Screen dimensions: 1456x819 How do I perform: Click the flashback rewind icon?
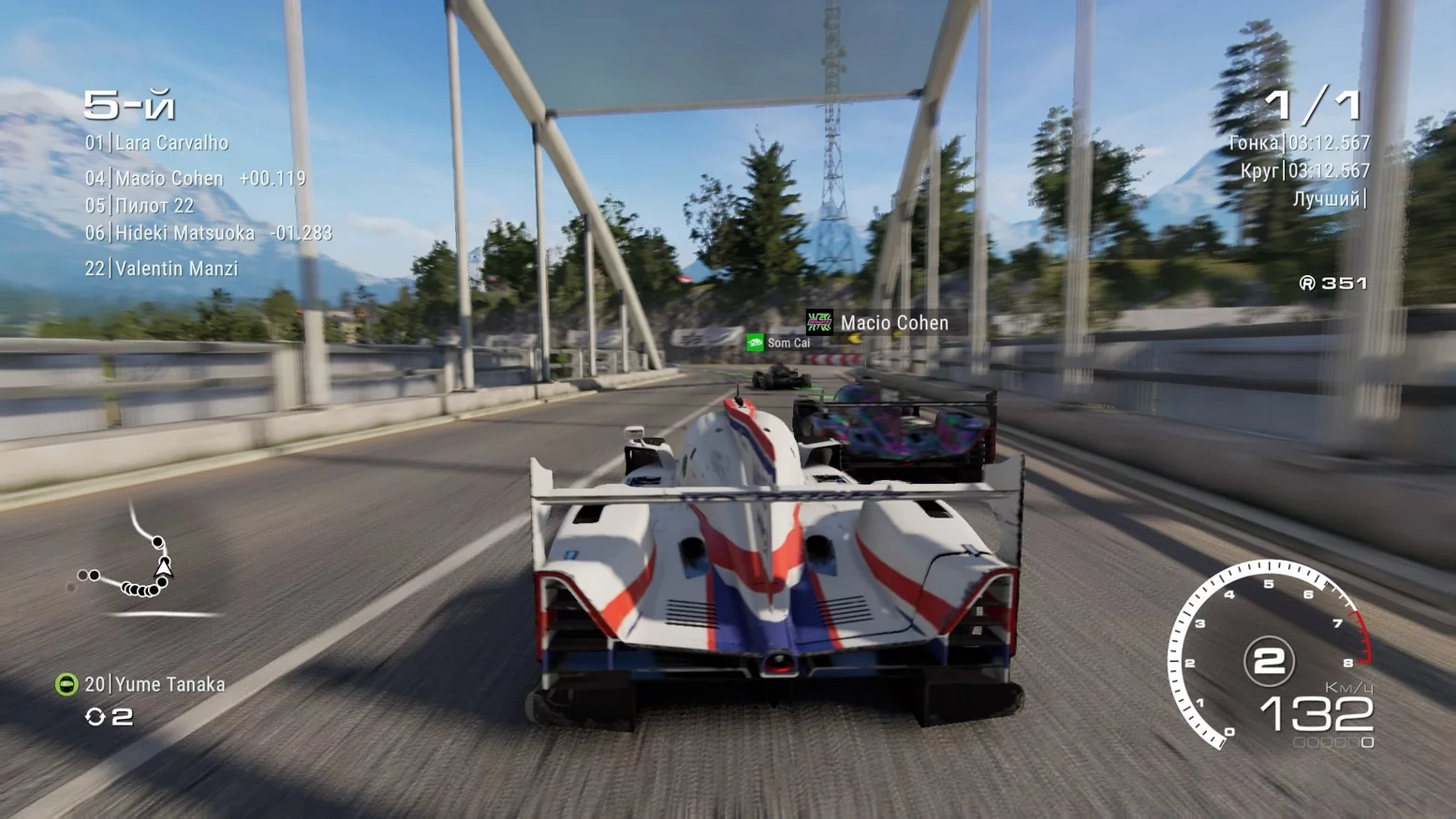tap(95, 717)
